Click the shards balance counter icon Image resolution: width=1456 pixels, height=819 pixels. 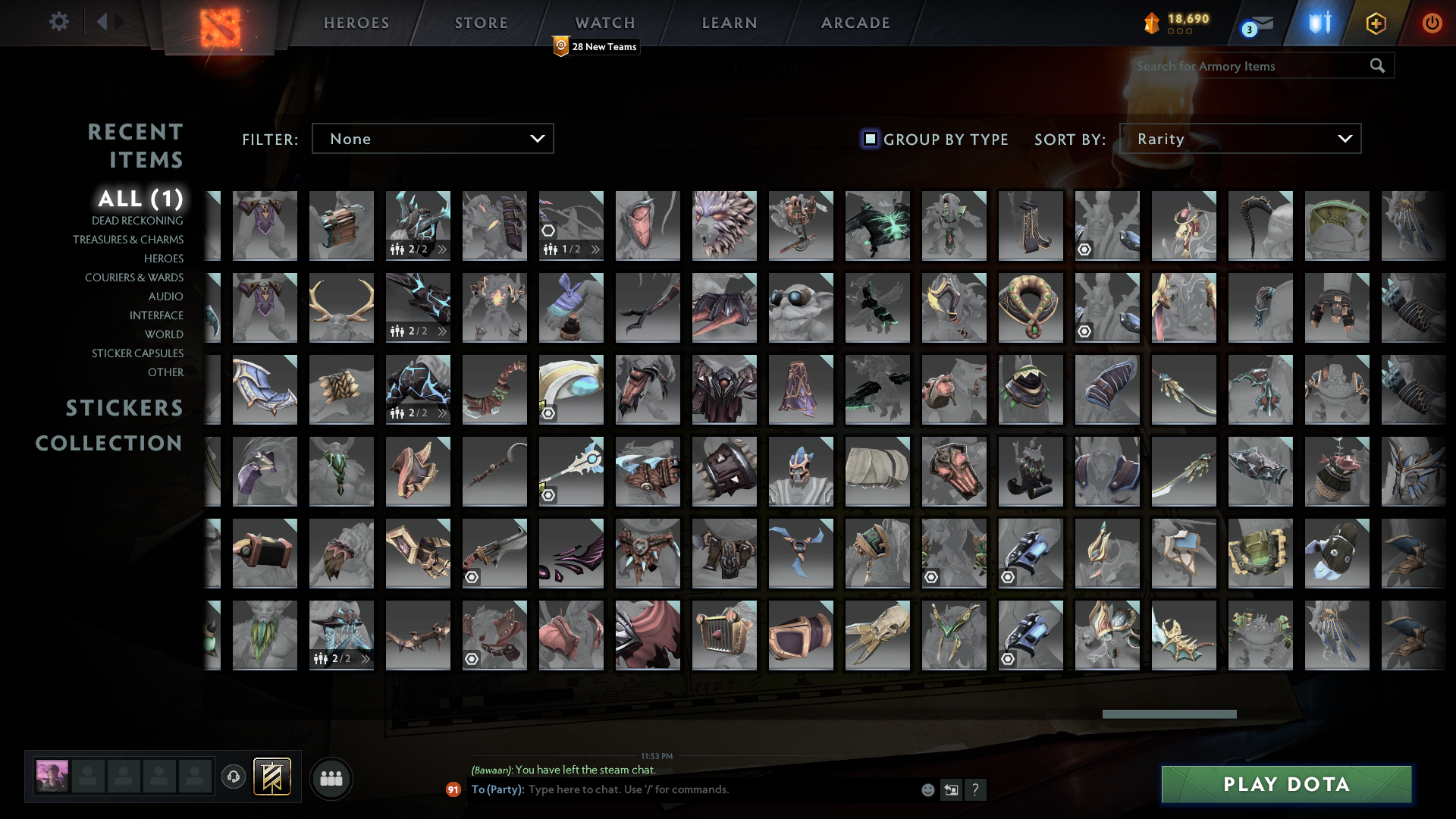pyautogui.click(x=1150, y=23)
